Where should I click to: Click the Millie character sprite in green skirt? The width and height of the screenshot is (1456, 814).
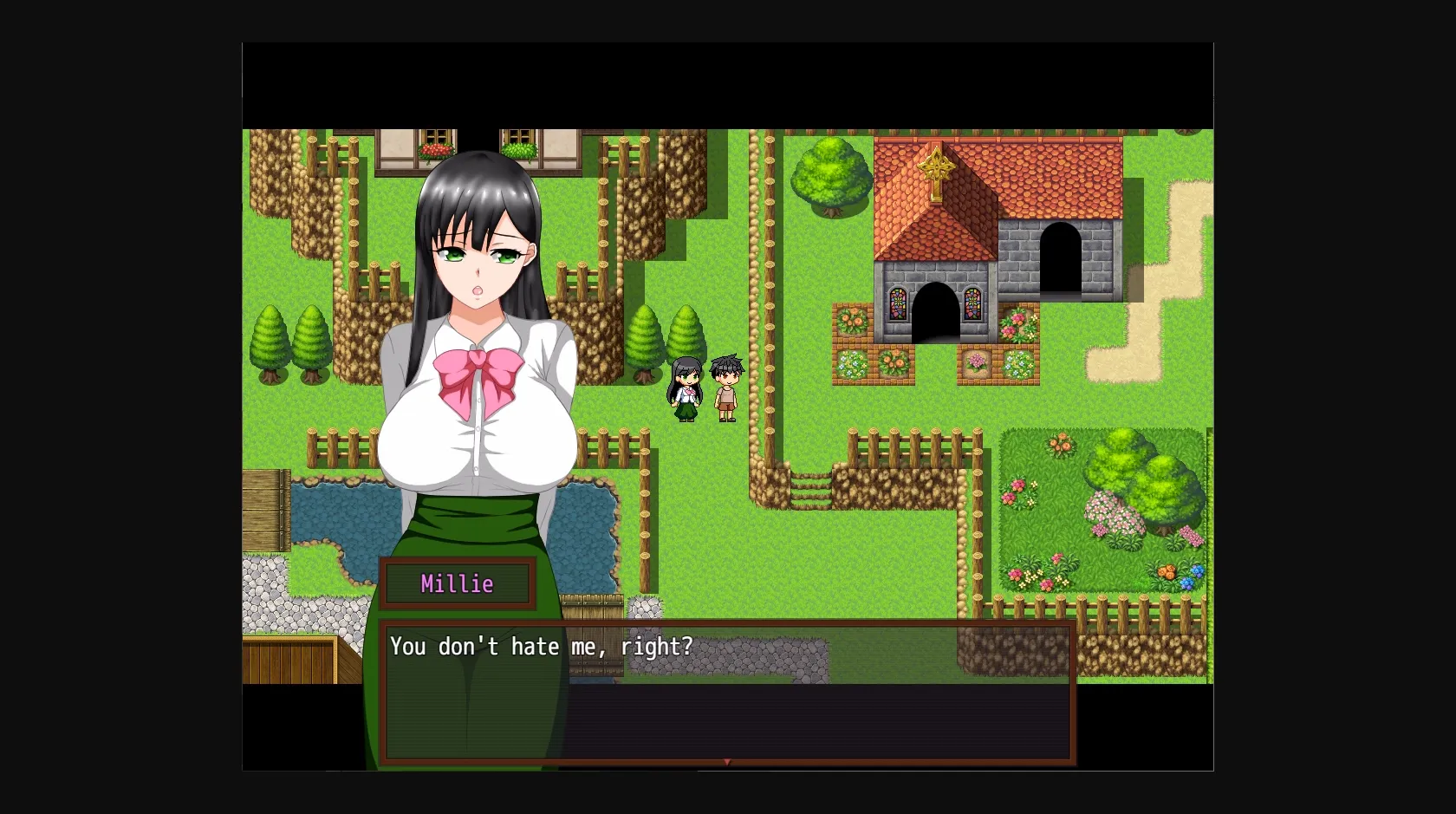coord(685,390)
